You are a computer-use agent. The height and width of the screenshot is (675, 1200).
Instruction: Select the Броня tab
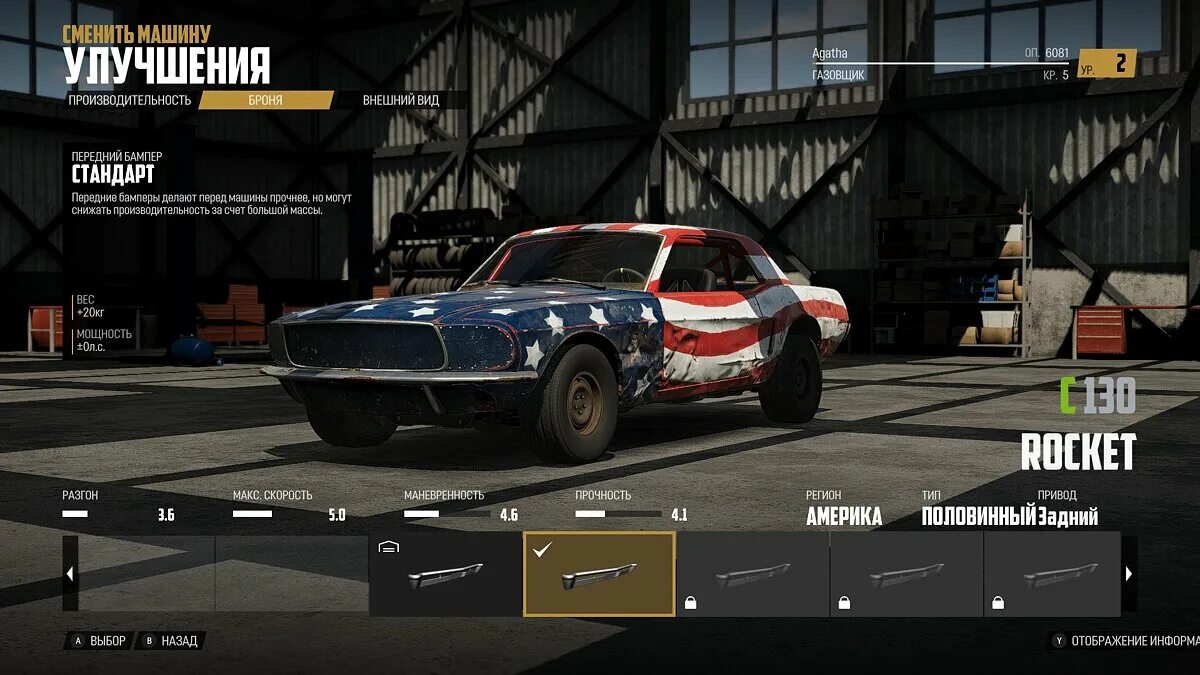pyautogui.click(x=266, y=100)
